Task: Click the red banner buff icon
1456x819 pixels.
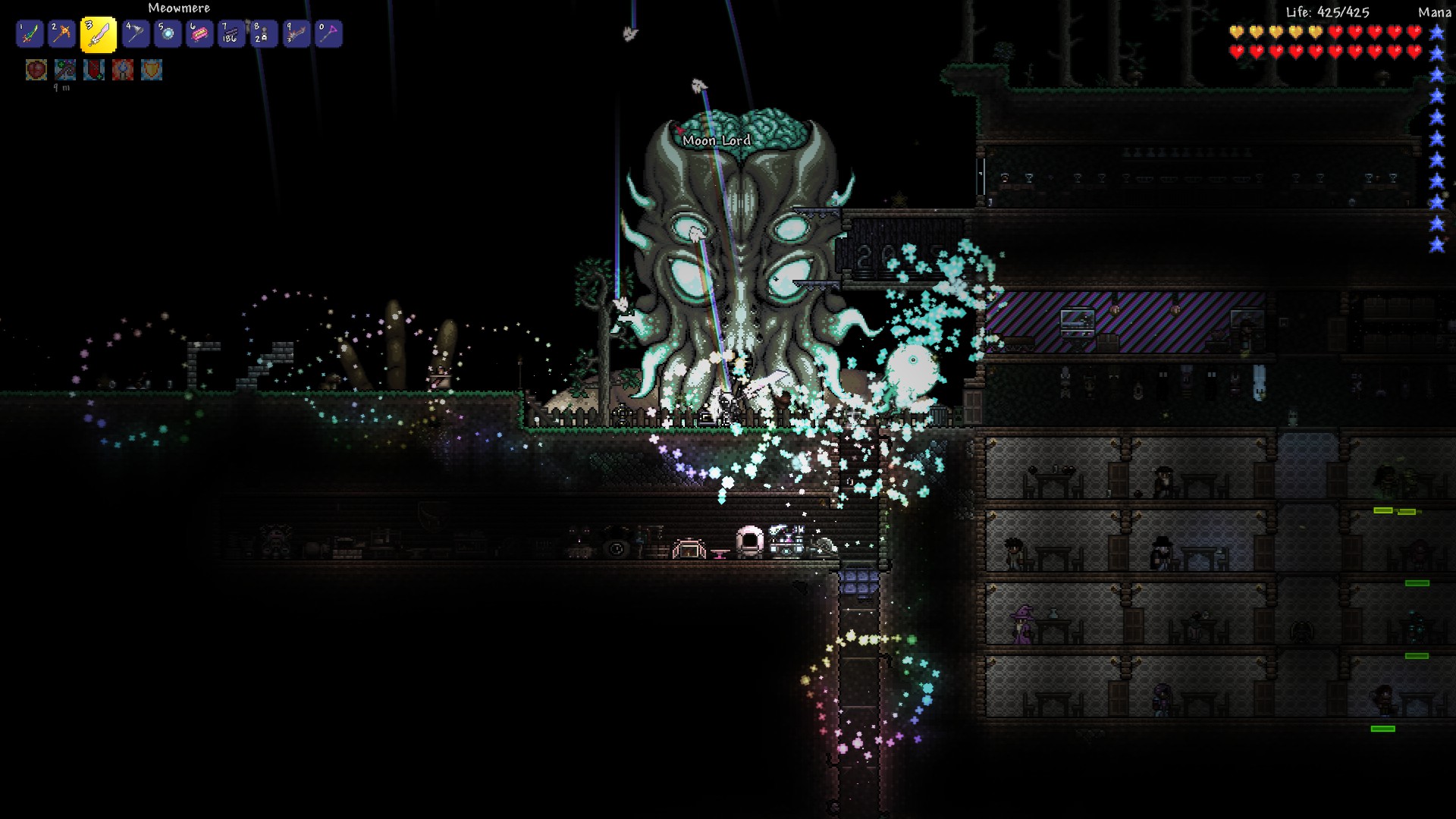Action: point(94,70)
